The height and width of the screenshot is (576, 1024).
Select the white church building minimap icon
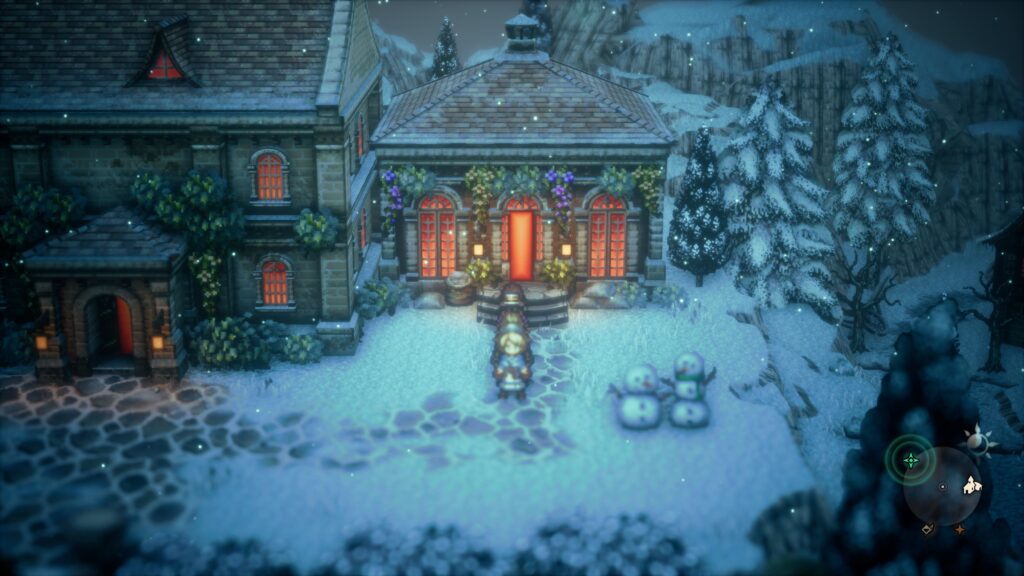coord(971,486)
